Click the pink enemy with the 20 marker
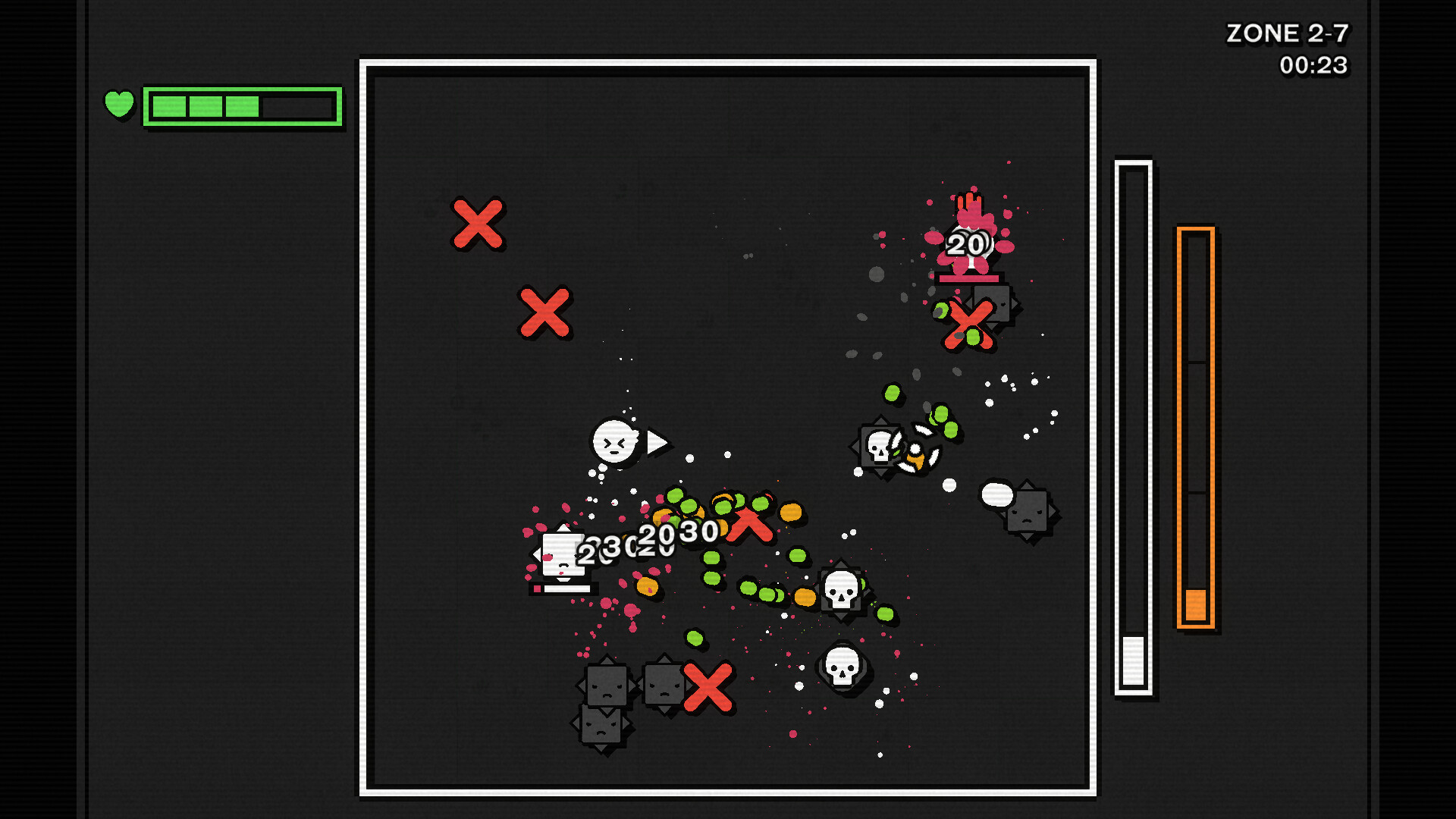 pyautogui.click(x=968, y=243)
